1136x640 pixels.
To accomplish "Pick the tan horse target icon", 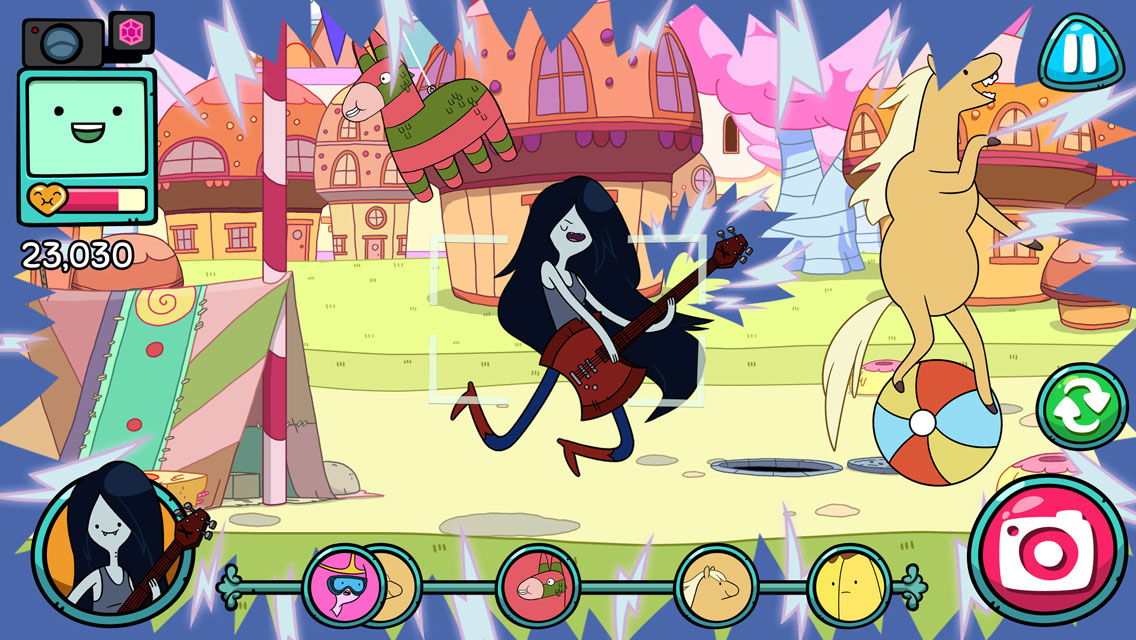I will click(715, 583).
